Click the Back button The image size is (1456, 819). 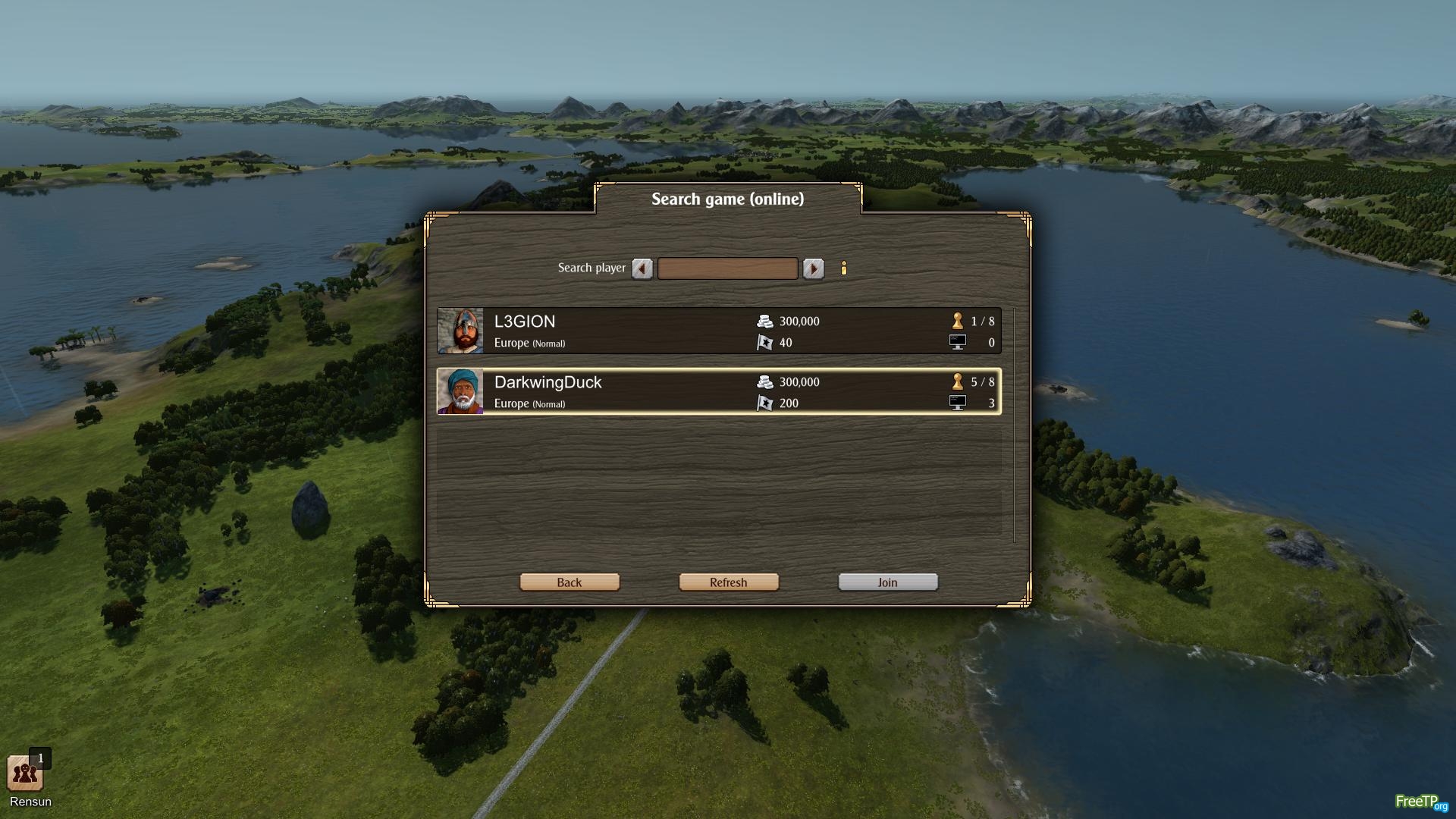[570, 582]
